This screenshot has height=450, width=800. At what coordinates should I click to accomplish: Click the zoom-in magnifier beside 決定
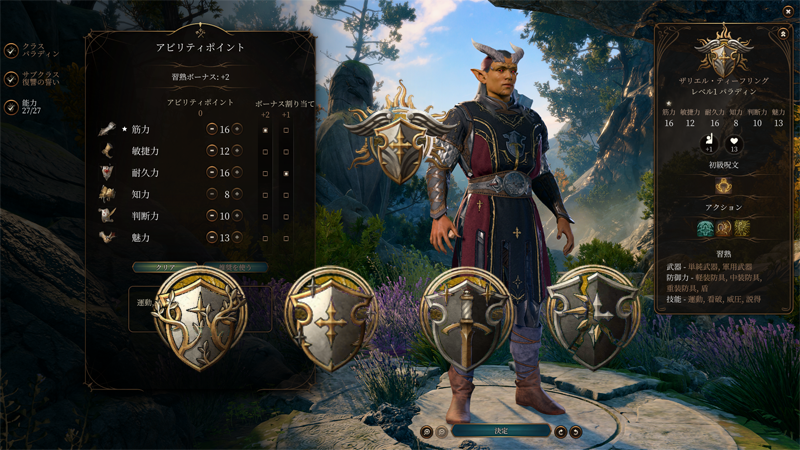[427, 432]
